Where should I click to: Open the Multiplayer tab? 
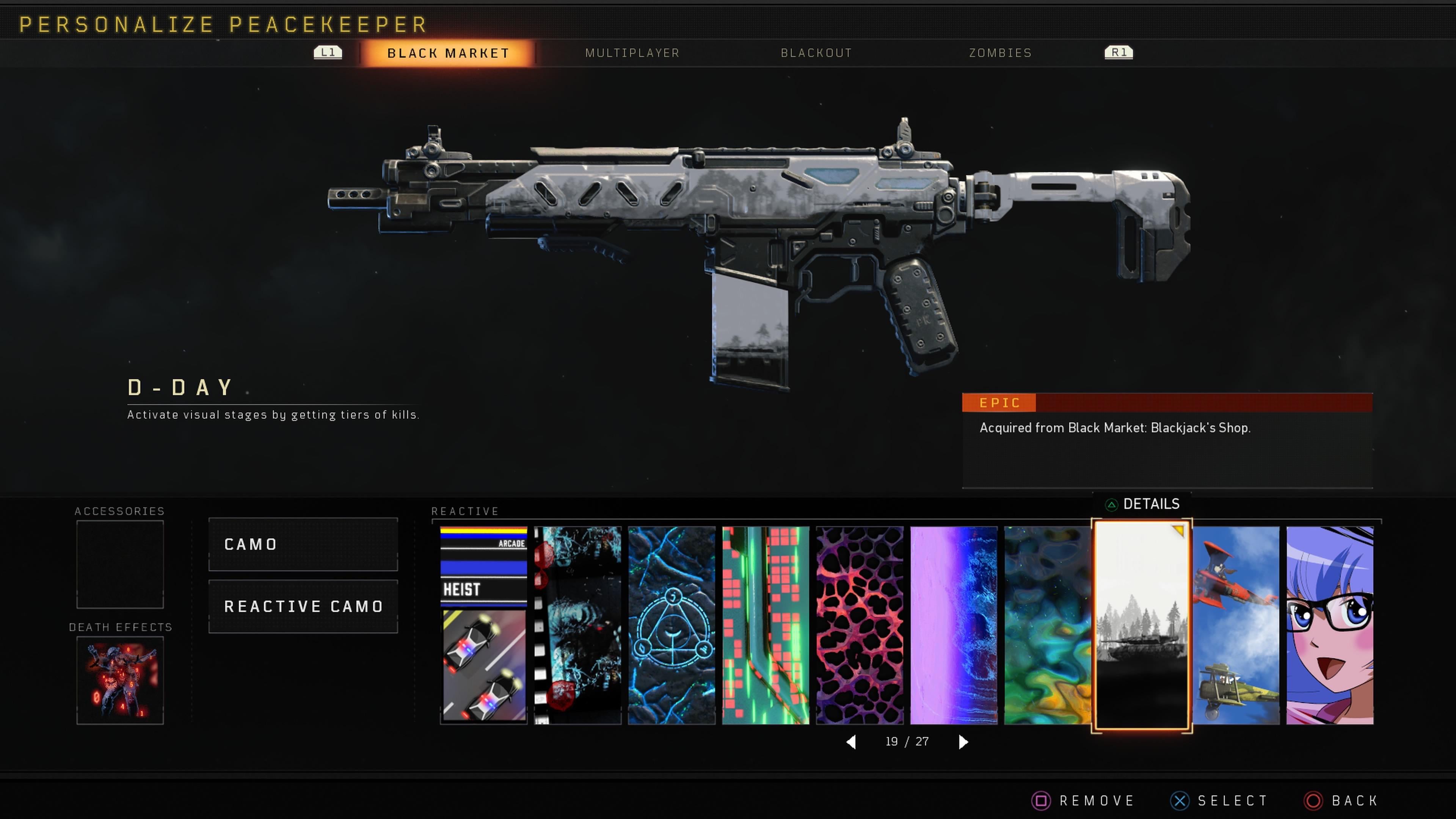click(x=632, y=53)
